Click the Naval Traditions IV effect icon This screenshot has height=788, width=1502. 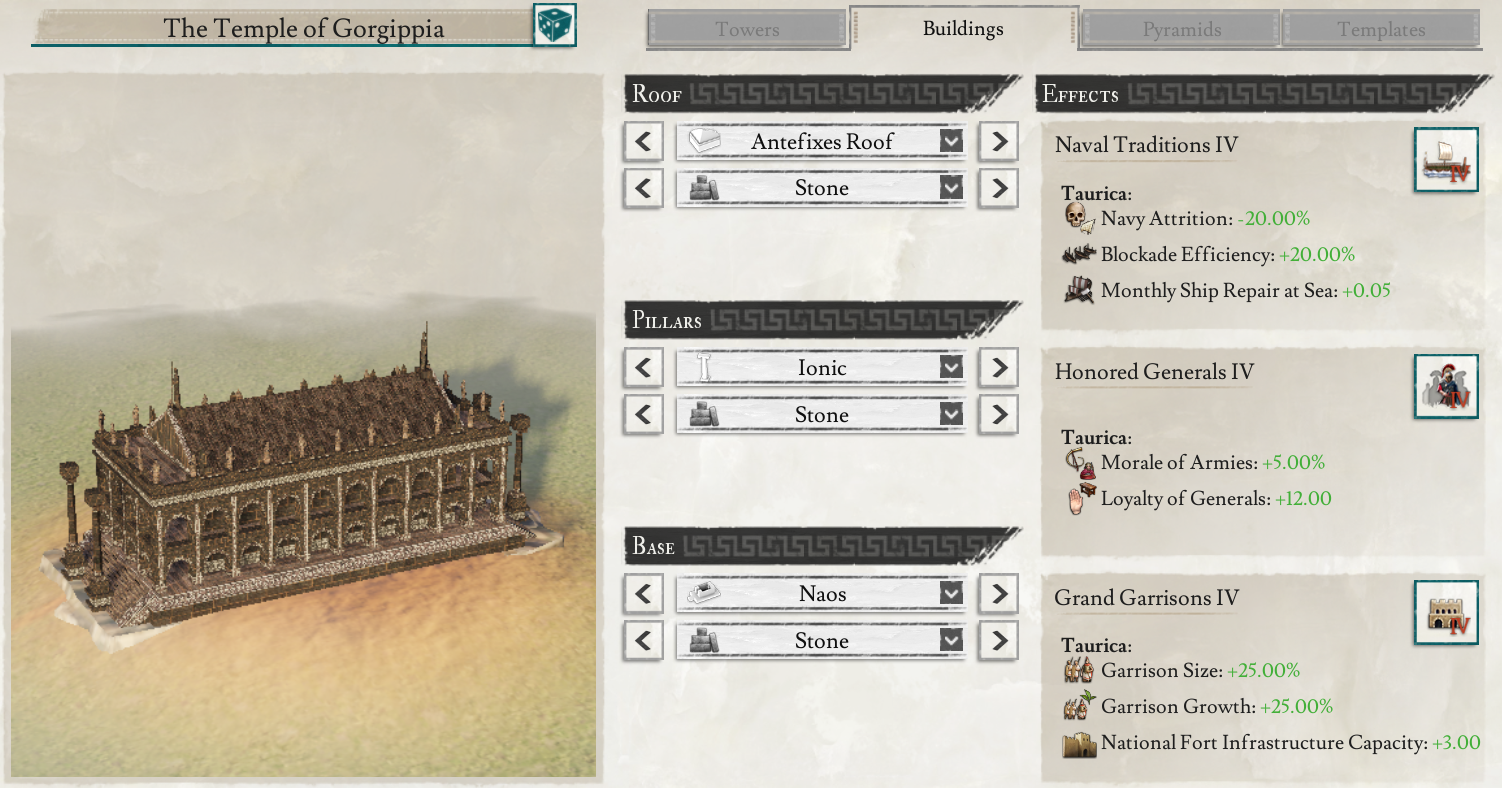pos(1446,160)
